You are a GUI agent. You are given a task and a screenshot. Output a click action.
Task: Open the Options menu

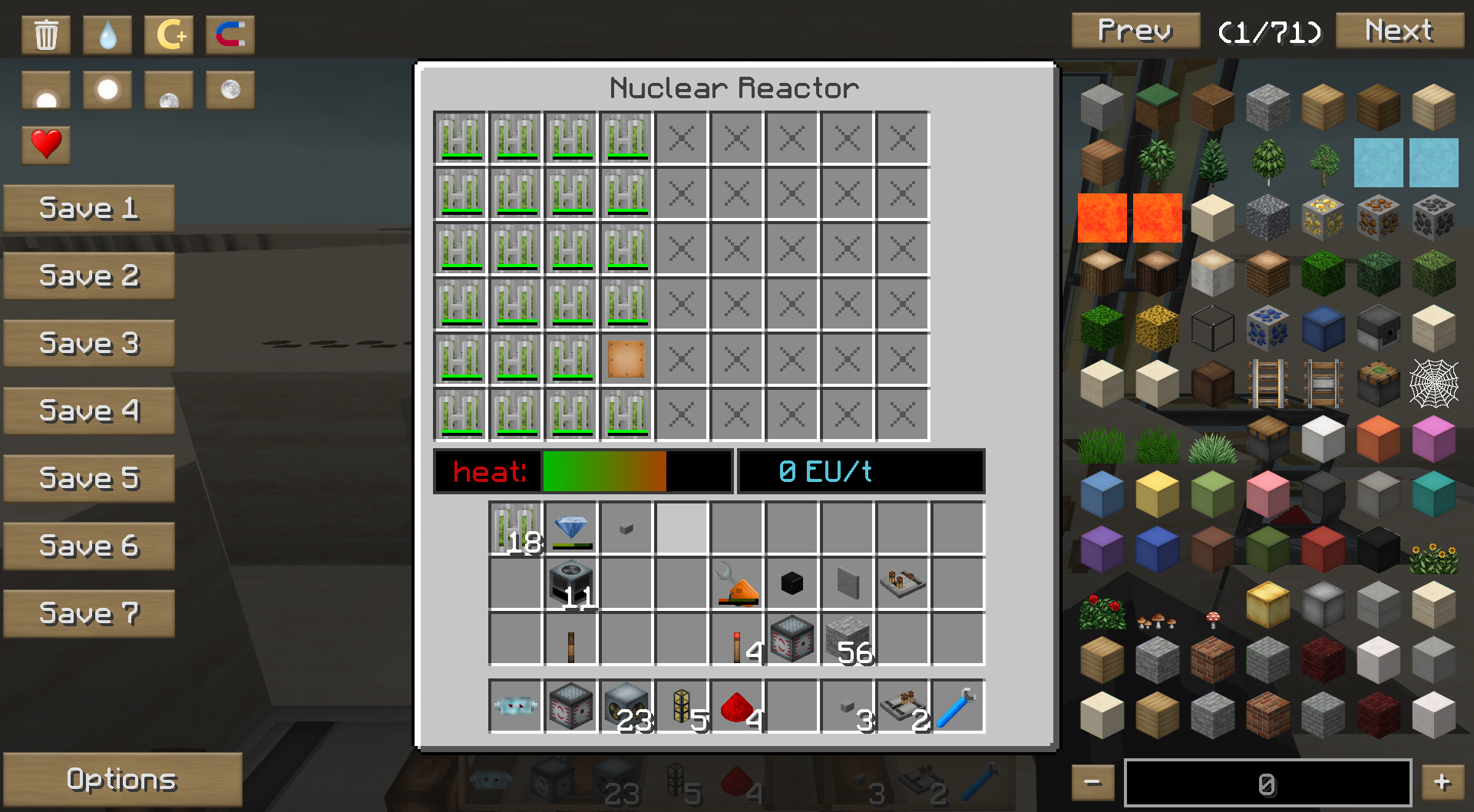coord(122,779)
